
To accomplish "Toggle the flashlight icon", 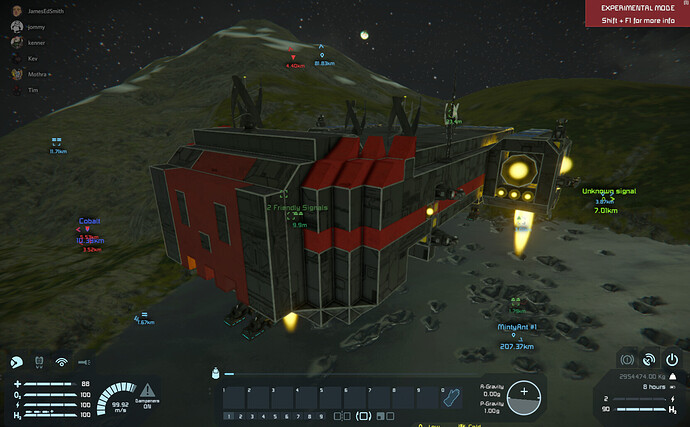I will tap(84, 362).
